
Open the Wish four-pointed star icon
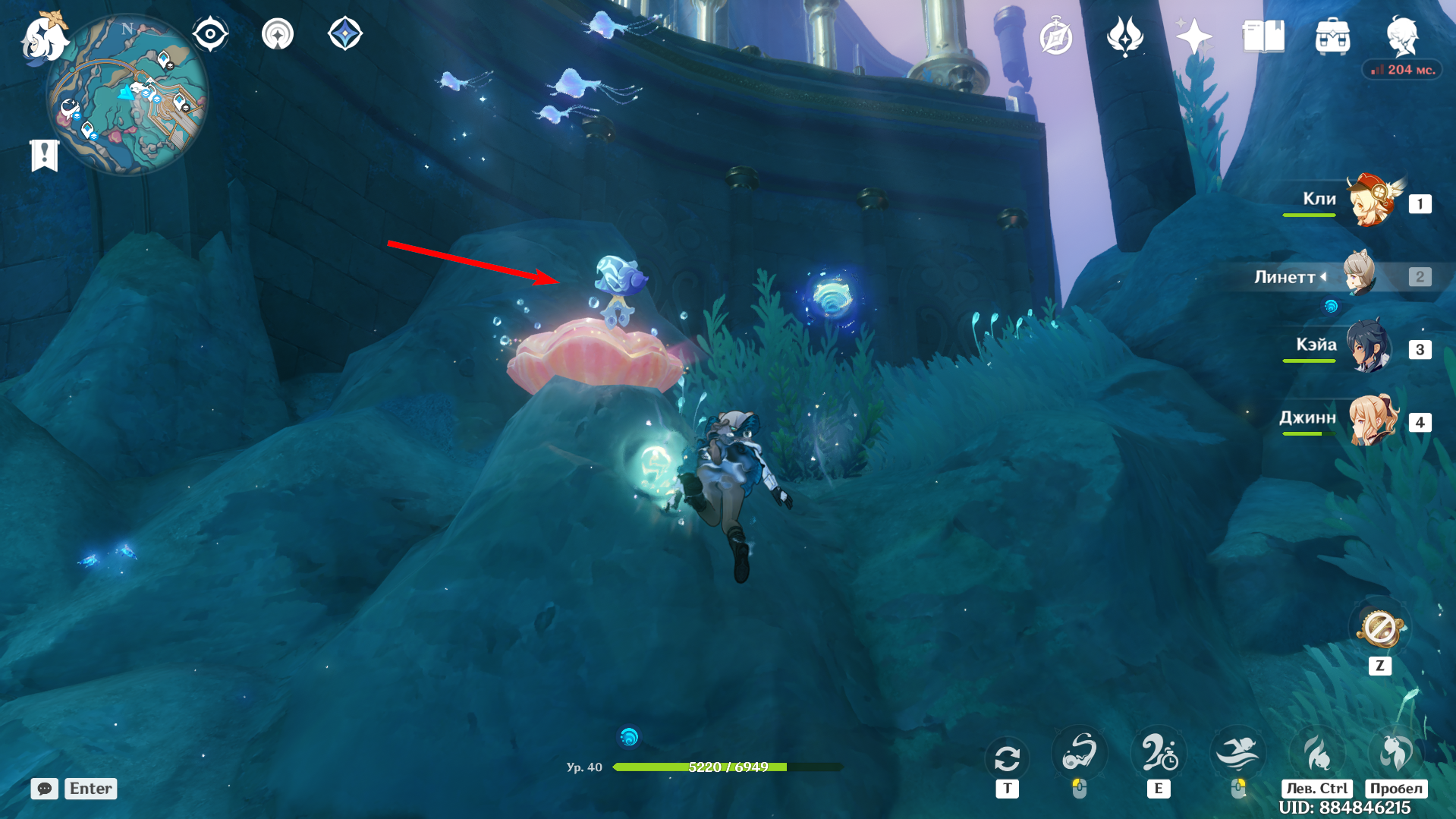point(1193,36)
